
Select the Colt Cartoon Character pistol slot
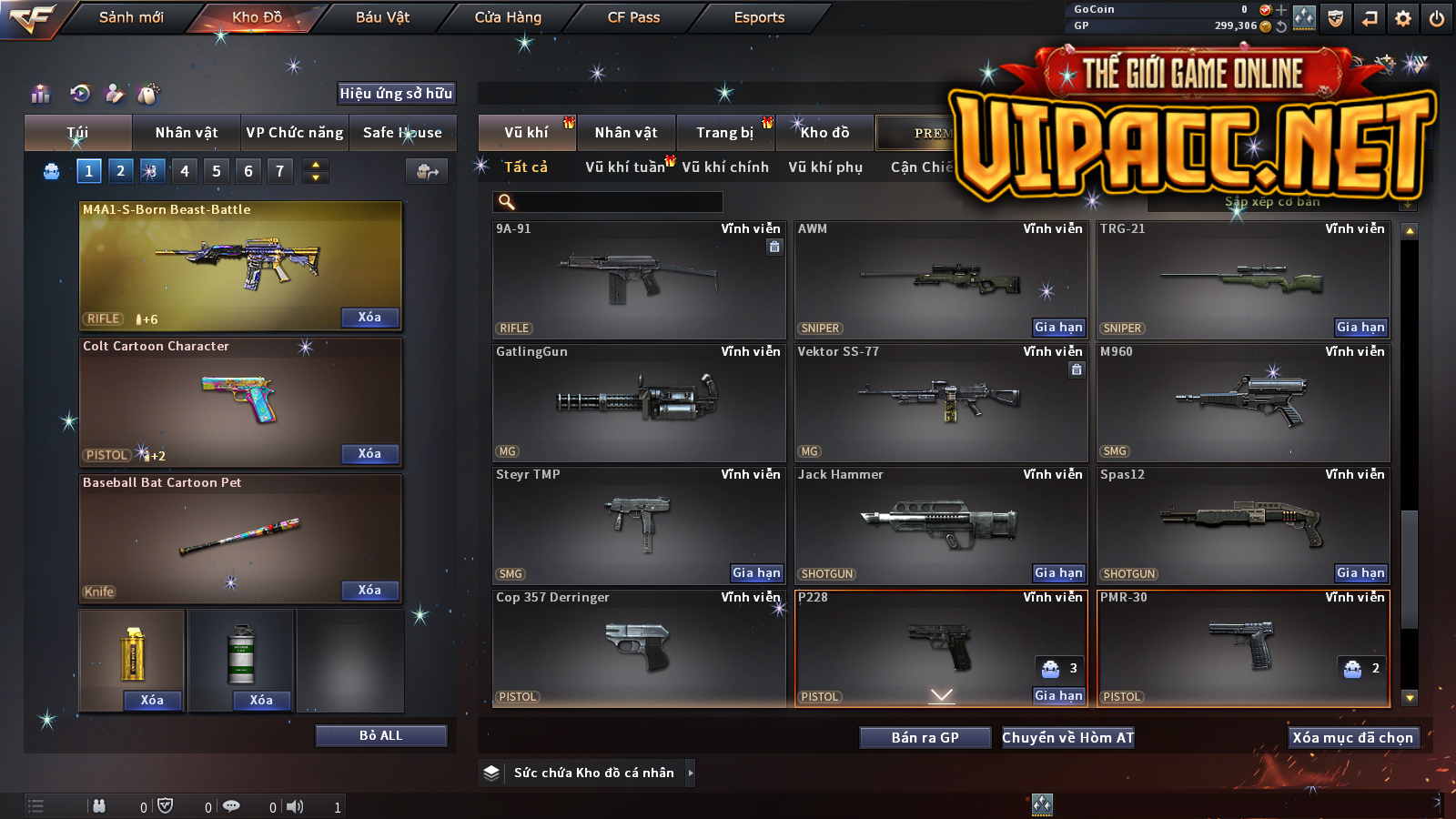click(240, 400)
